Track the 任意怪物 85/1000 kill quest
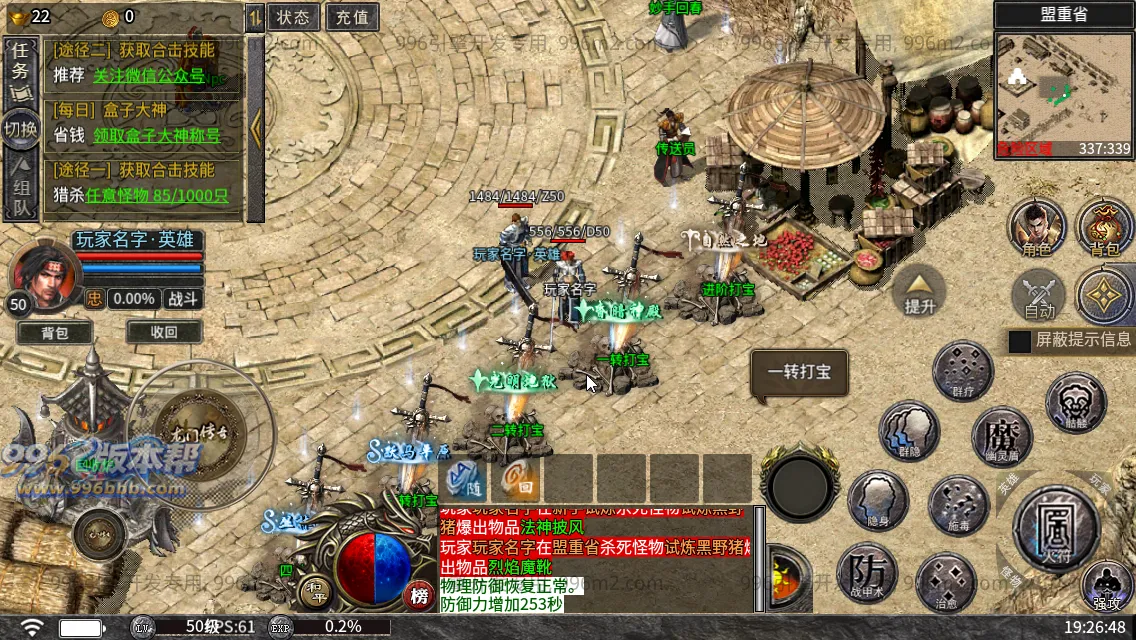1136x640 pixels. [157, 196]
